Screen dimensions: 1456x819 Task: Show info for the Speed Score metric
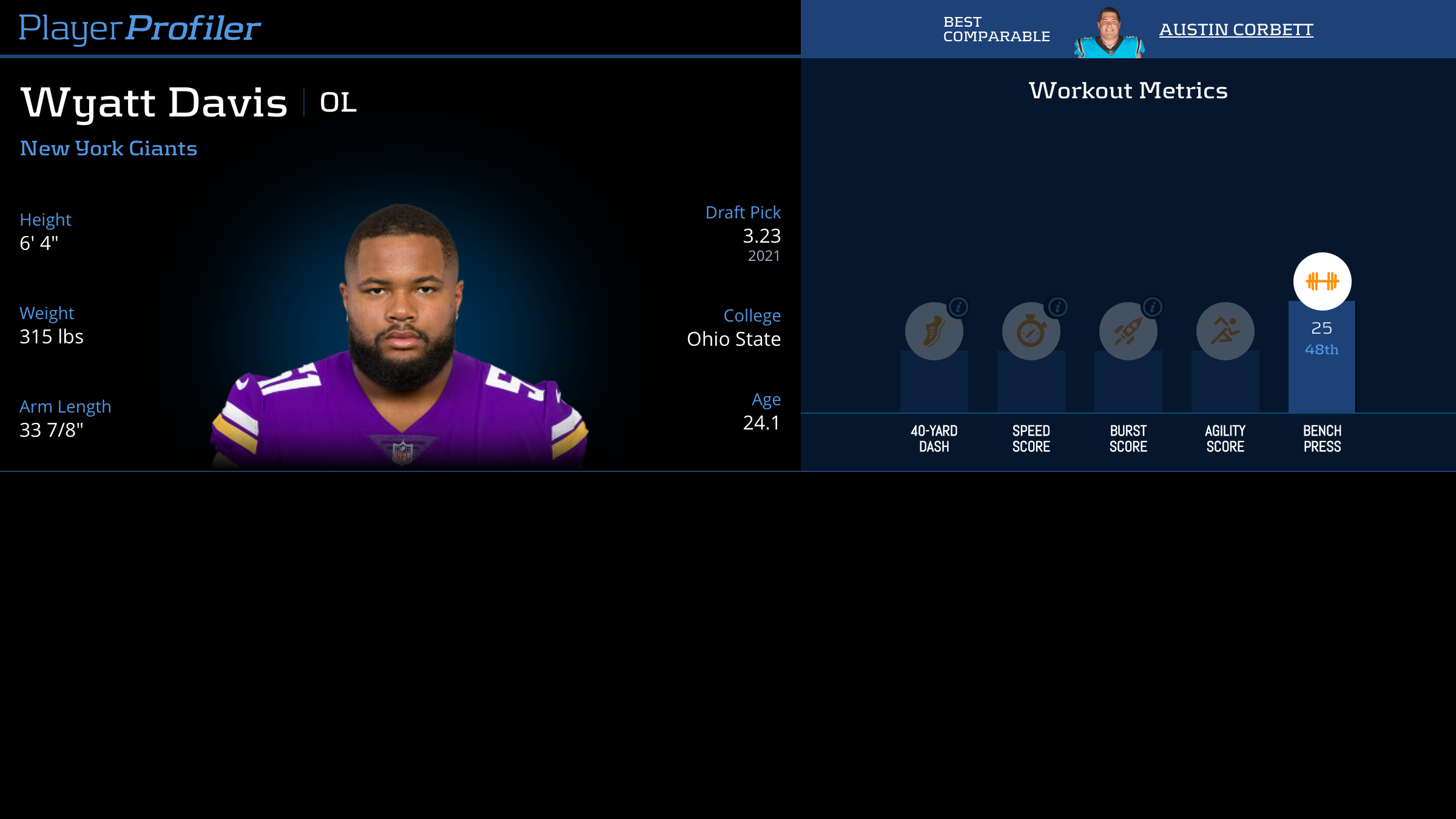coord(1057,307)
